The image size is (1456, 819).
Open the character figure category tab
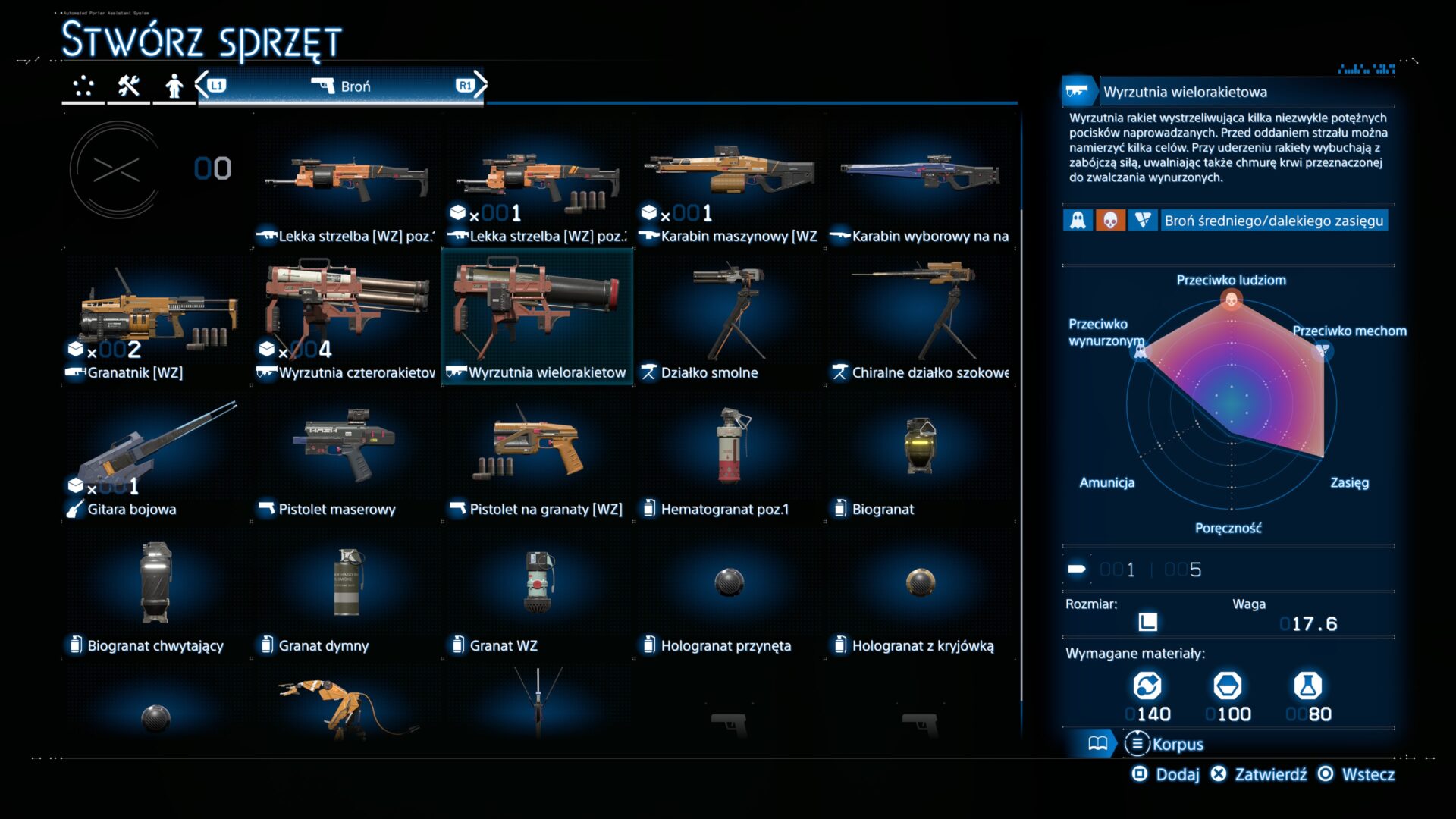(x=174, y=86)
